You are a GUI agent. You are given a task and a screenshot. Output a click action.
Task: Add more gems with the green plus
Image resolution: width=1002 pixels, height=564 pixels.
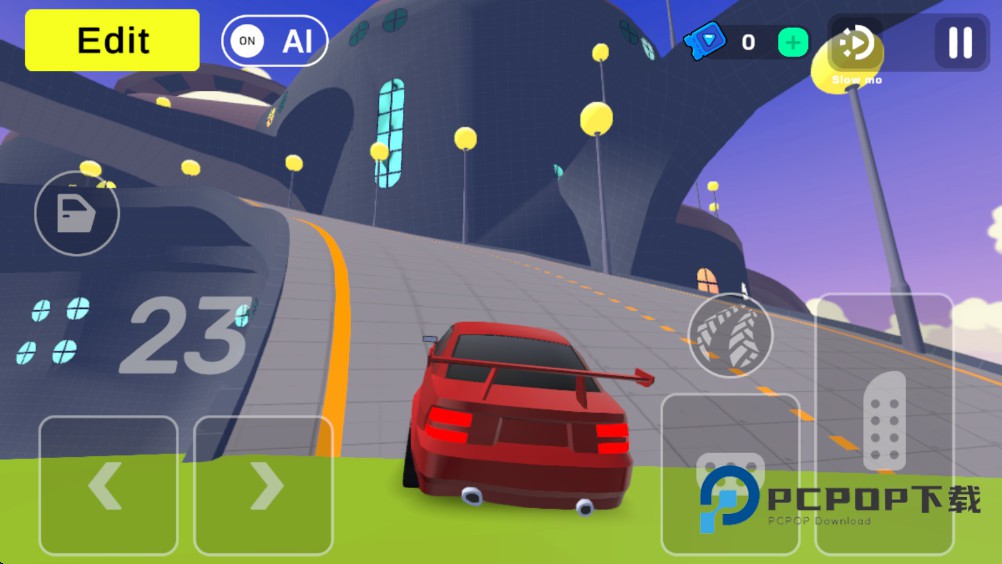[x=793, y=42]
